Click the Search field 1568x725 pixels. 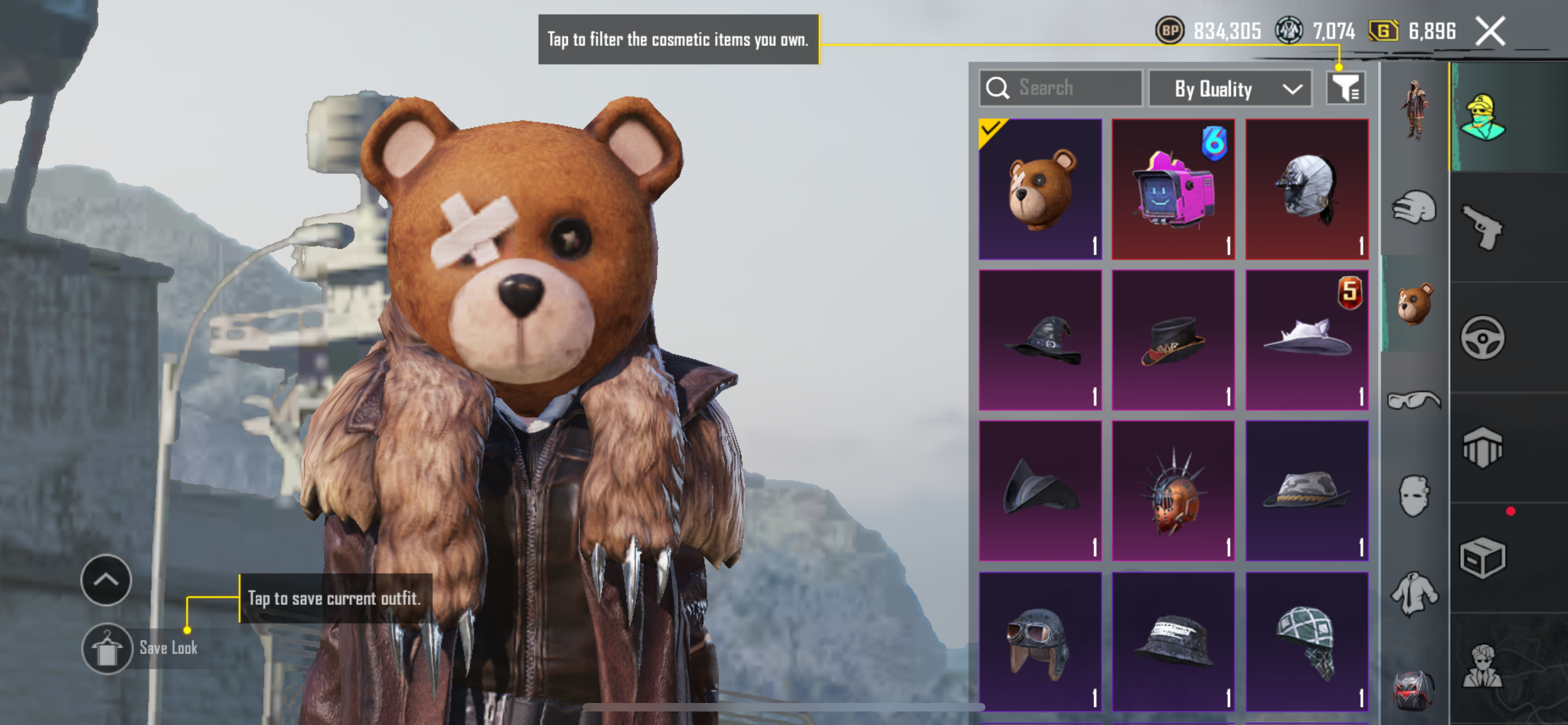pyautogui.click(x=1061, y=88)
